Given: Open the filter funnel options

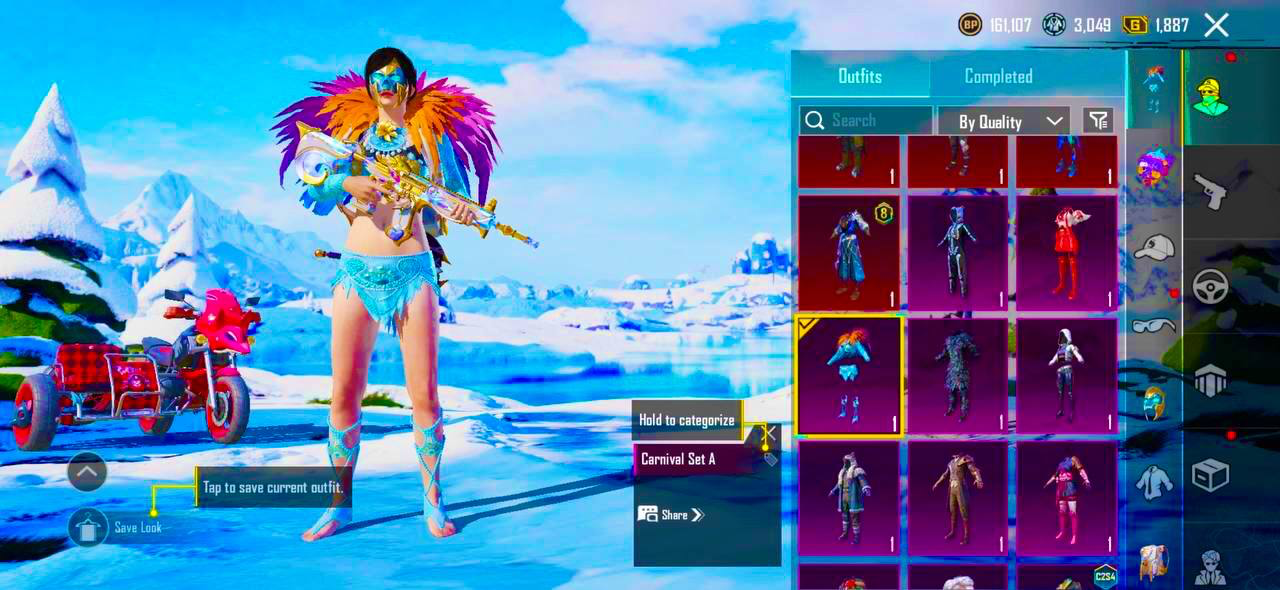Looking at the screenshot, I should [1098, 121].
